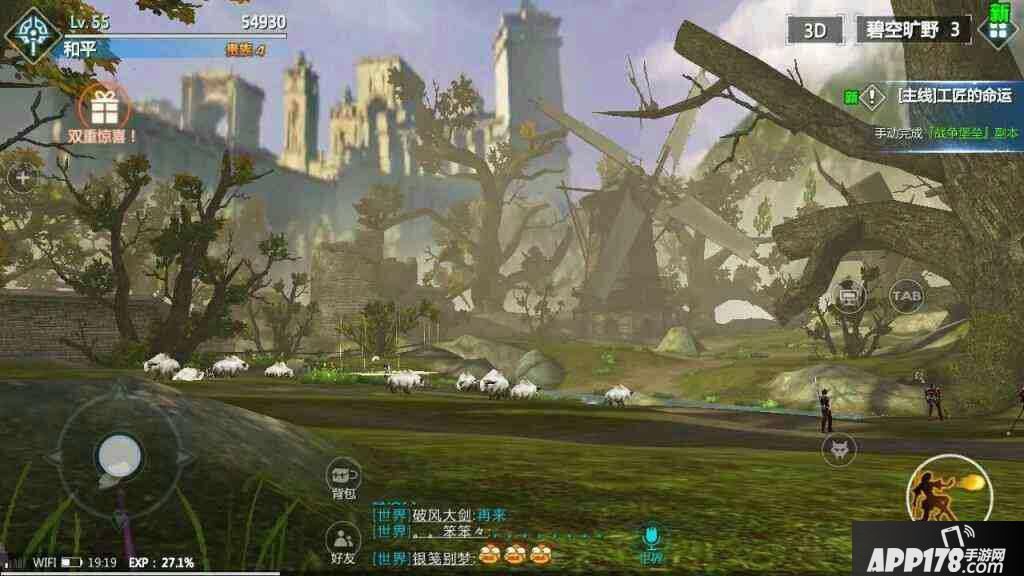The width and height of the screenshot is (1024, 576).
Task: Activate the 世界 microphone voice button
Action: tap(651, 541)
